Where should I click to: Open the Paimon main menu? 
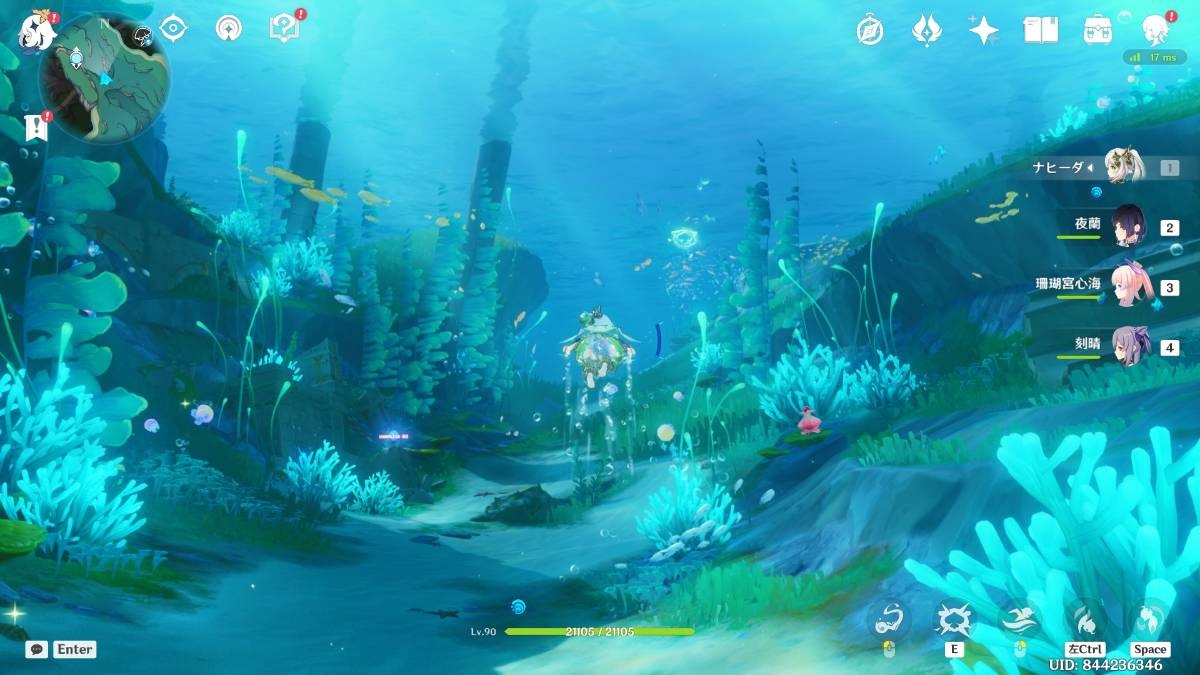tap(38, 31)
